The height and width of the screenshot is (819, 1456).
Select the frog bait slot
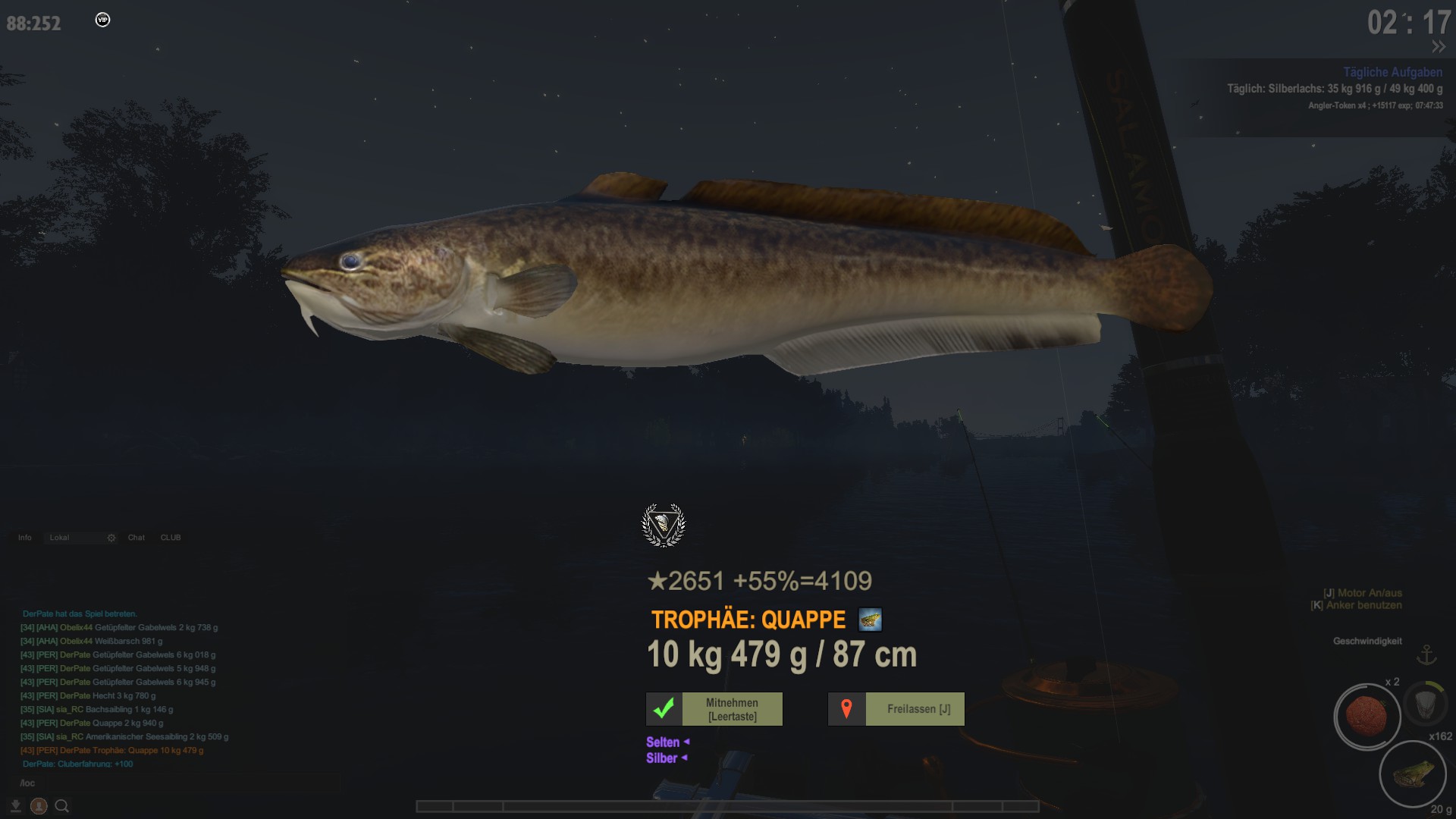point(1412,774)
